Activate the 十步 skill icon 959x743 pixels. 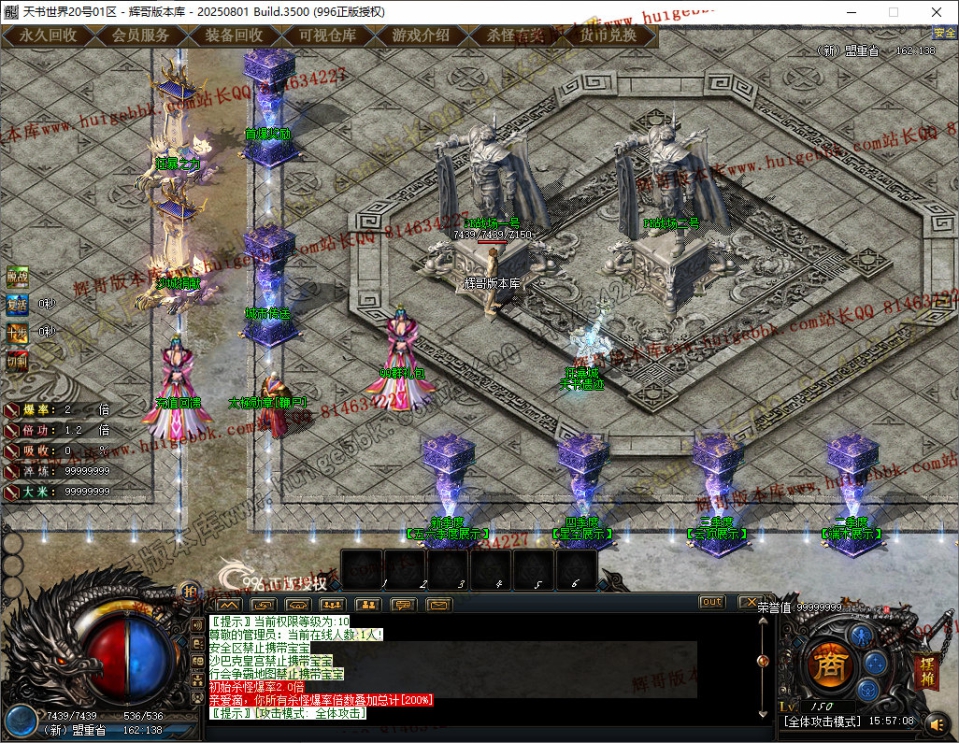[x=18, y=333]
